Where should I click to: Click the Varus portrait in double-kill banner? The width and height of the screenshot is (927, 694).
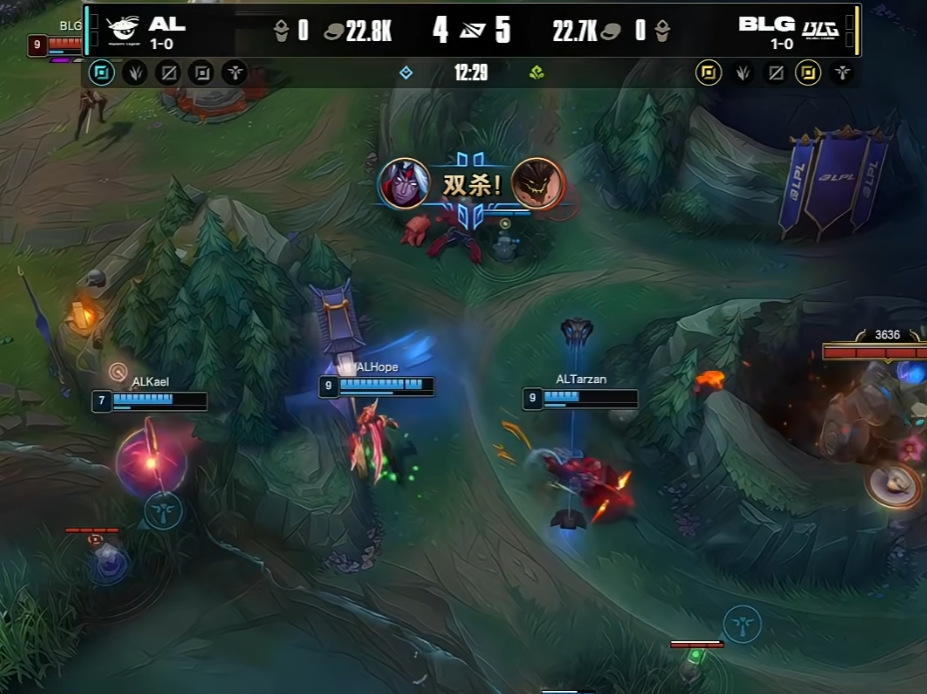404,183
